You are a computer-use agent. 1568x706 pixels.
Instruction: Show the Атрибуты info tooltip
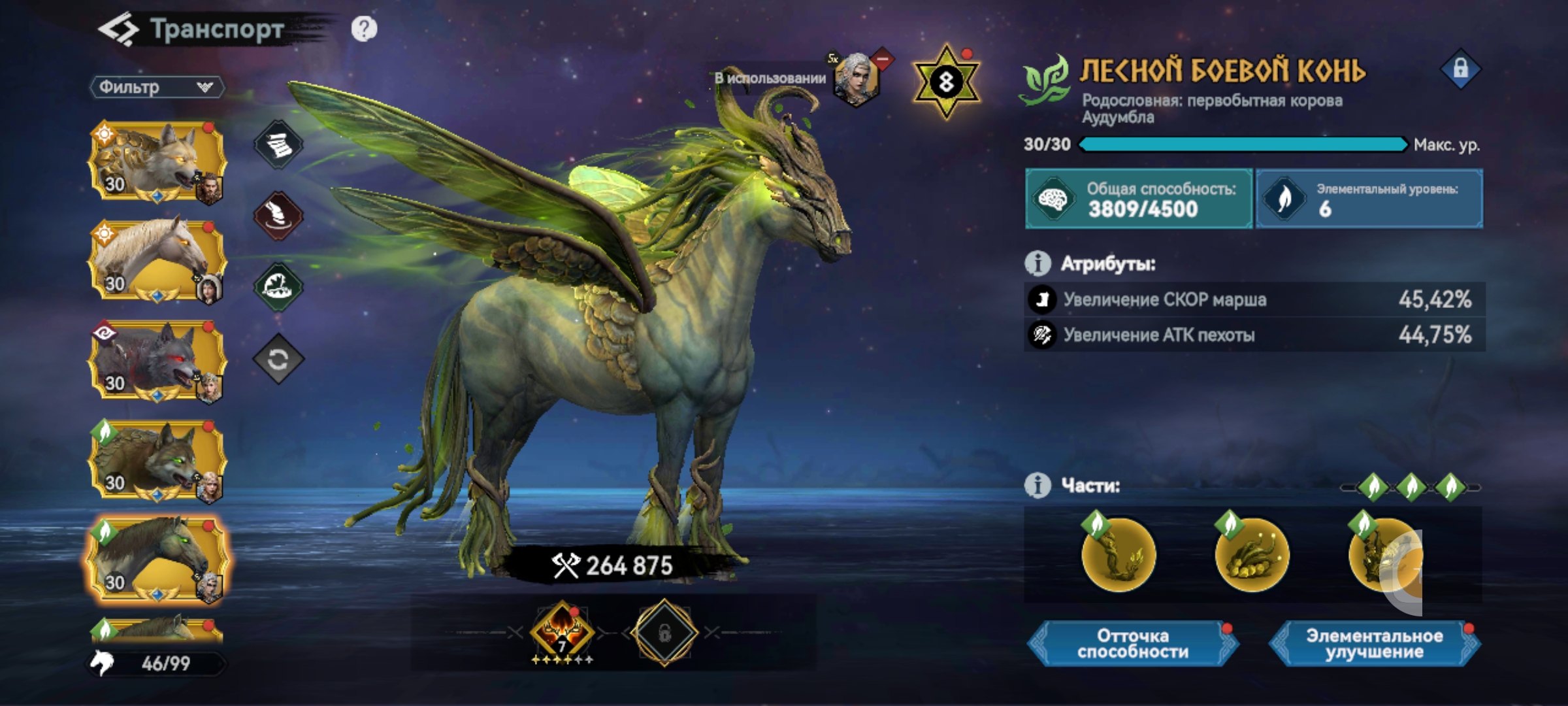[1037, 263]
